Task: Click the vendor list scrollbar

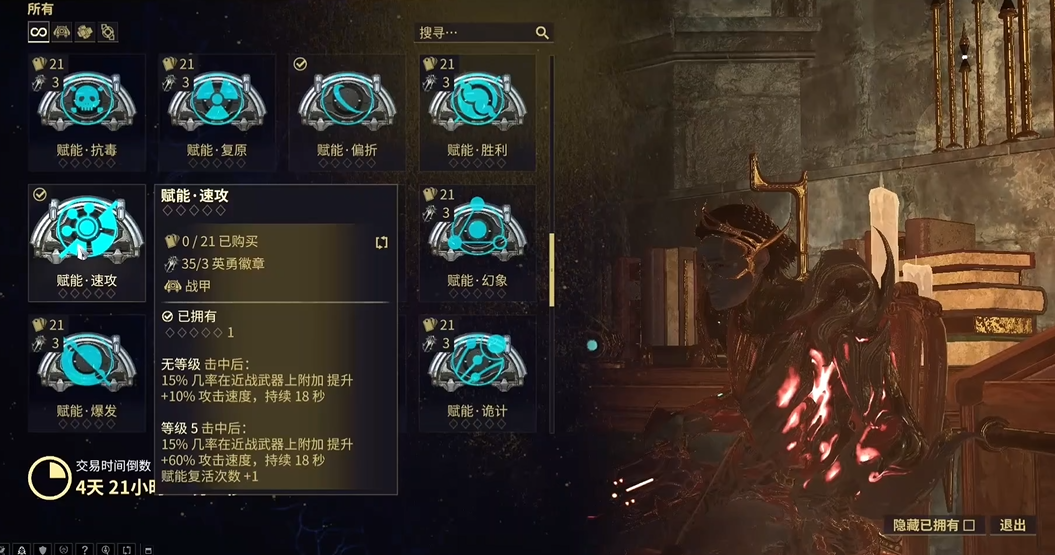Action: pyautogui.click(x=551, y=270)
